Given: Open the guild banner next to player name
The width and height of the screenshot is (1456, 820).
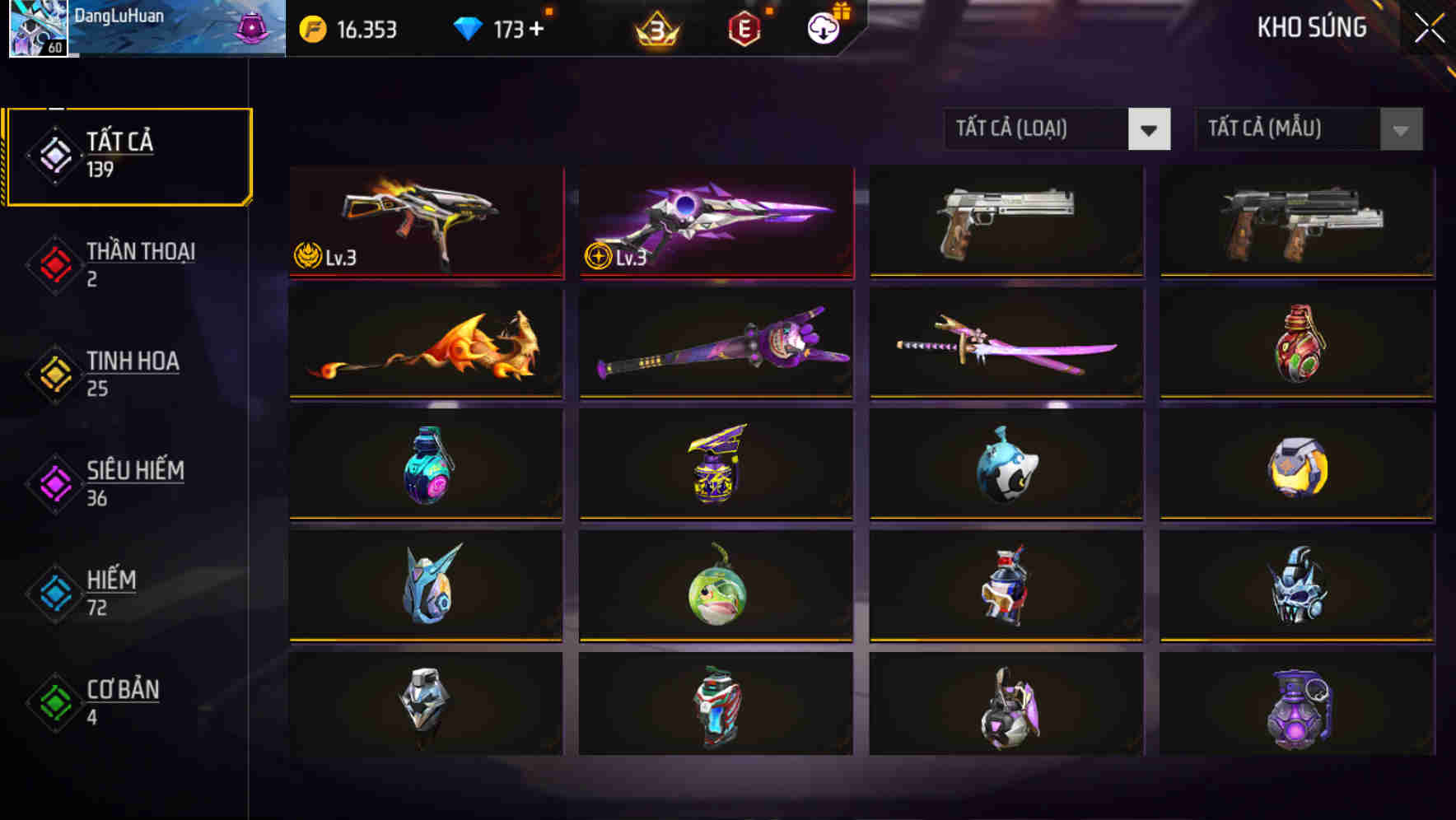Looking at the screenshot, I should 251,27.
